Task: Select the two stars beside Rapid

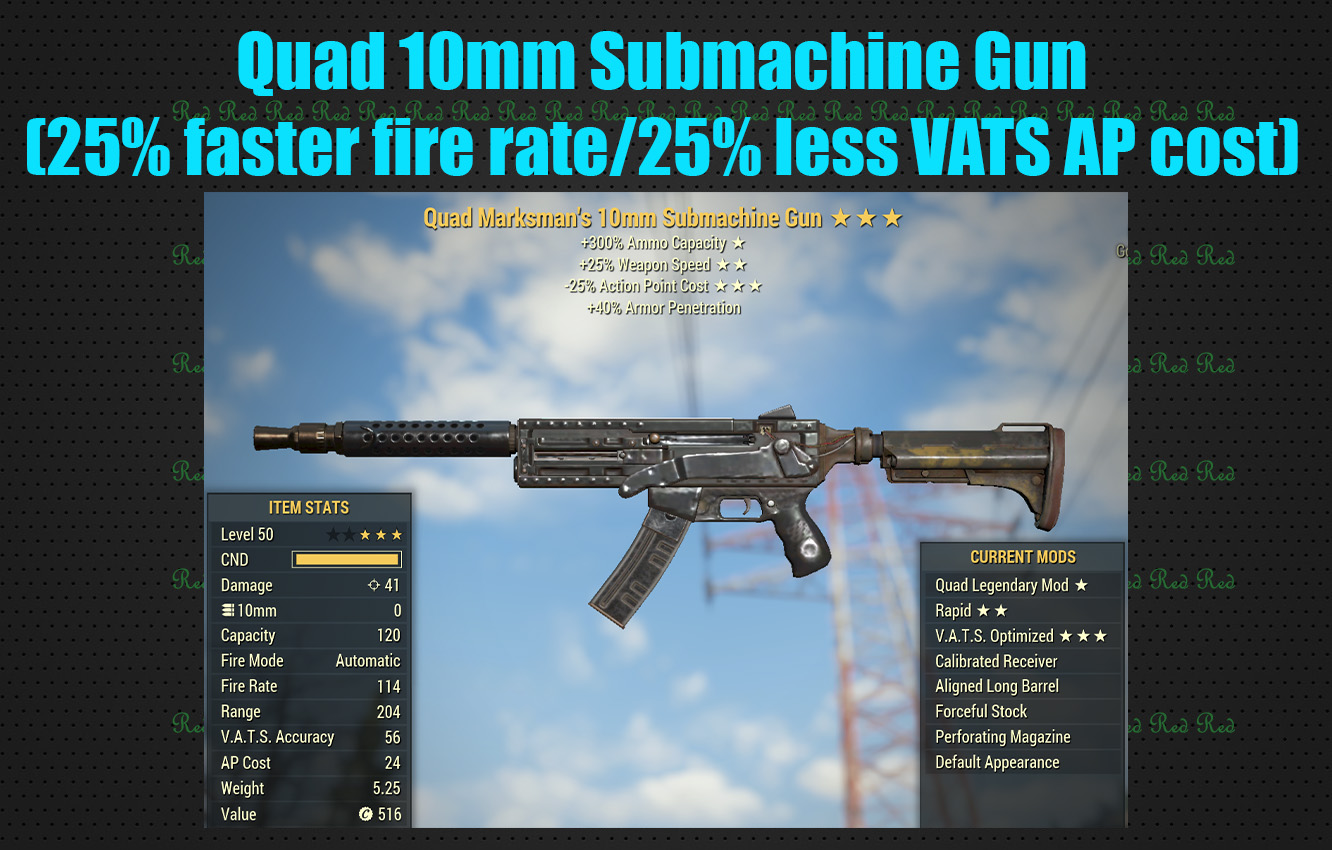Action: pyautogui.click(x=992, y=611)
